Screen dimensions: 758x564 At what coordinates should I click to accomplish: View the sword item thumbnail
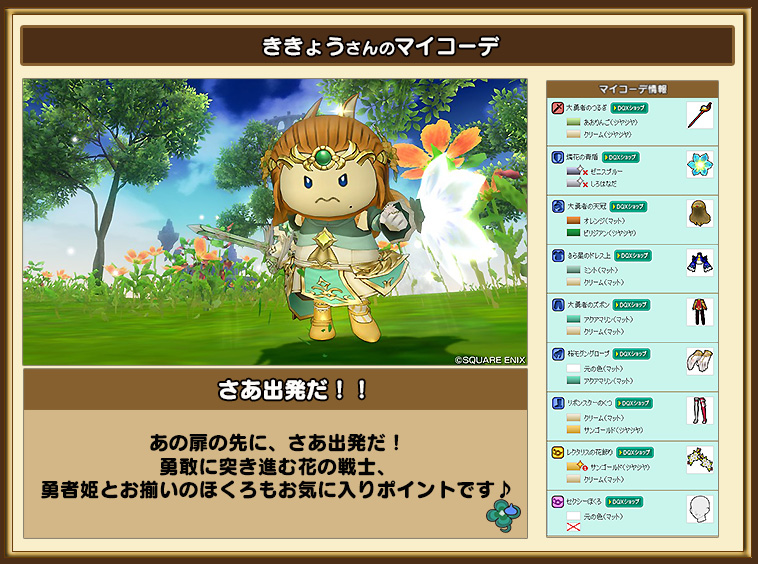[x=699, y=114]
